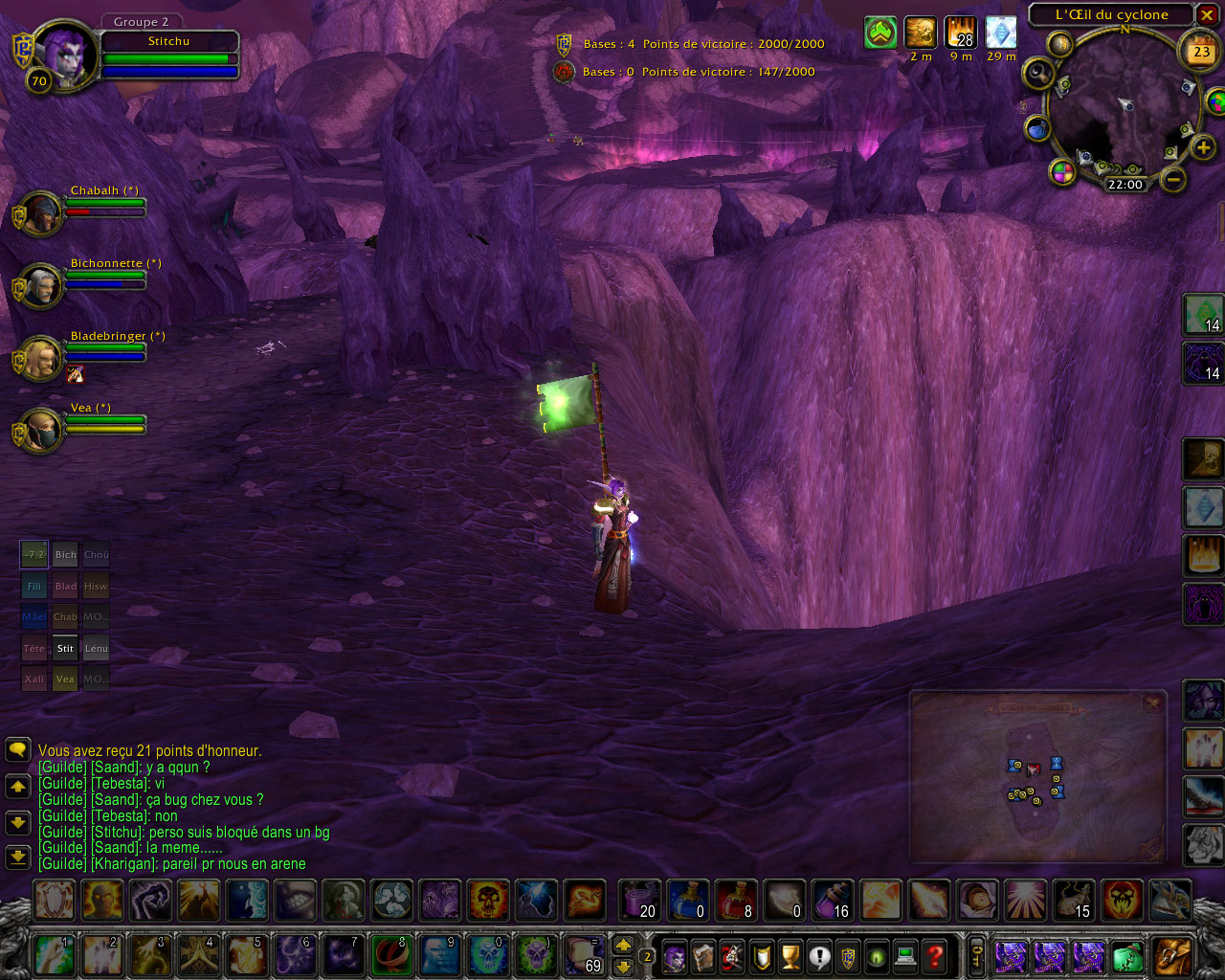This screenshot has height=980, width=1225.
Task: Open the red question mark help button
Action: (x=935, y=955)
